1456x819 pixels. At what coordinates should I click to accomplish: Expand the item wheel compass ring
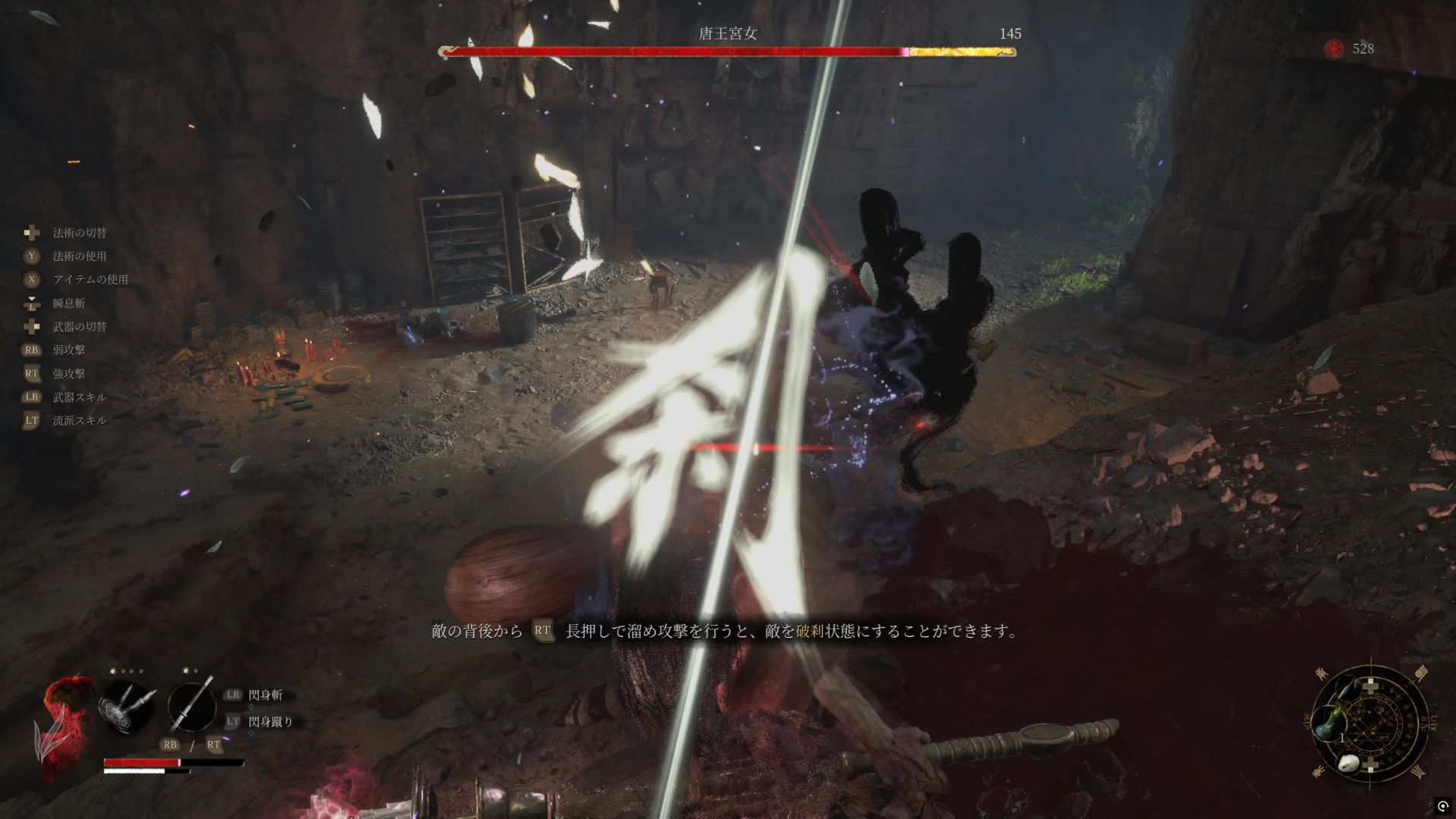[x=1373, y=732]
